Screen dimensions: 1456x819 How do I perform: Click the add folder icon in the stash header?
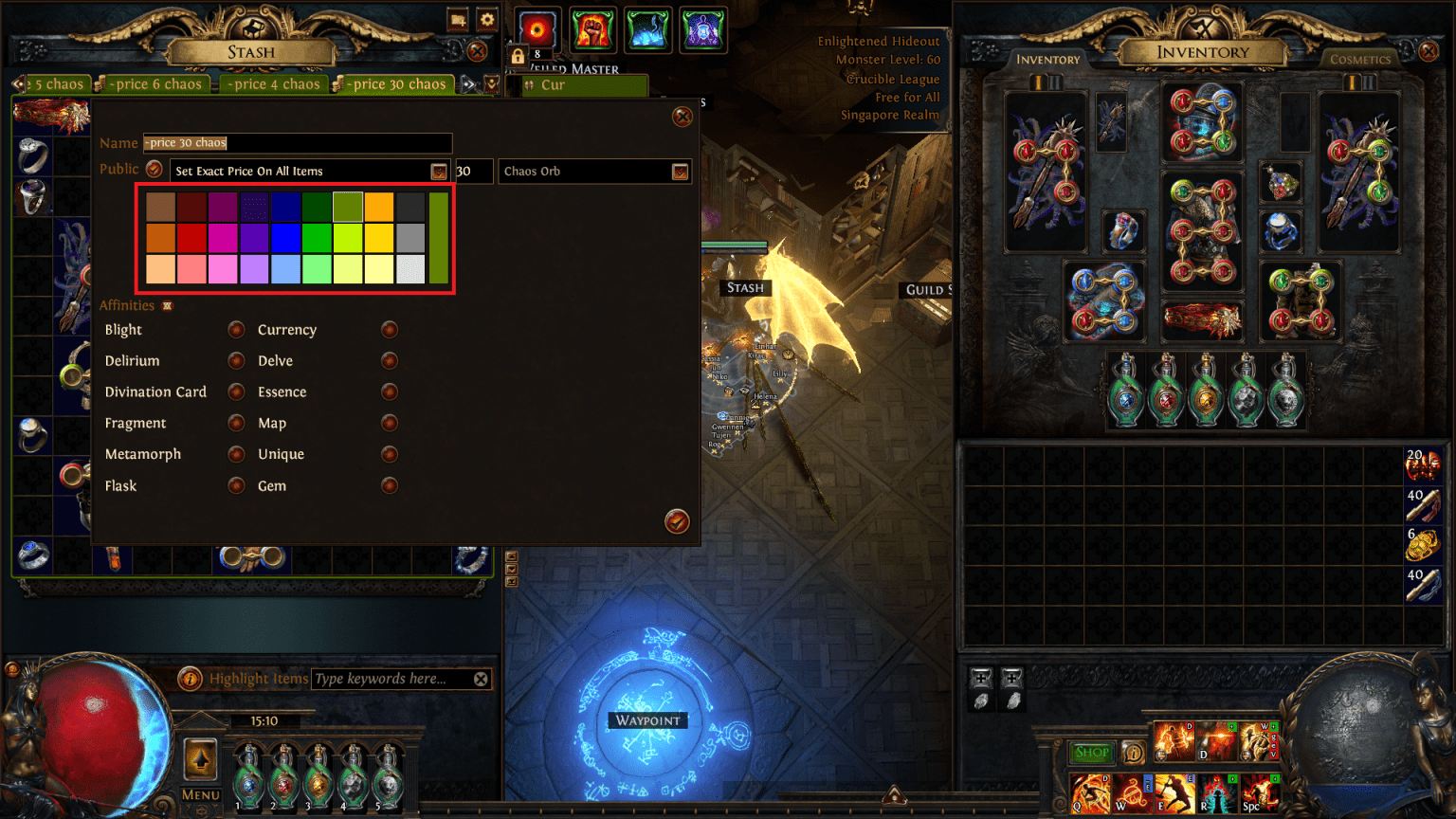(458, 19)
